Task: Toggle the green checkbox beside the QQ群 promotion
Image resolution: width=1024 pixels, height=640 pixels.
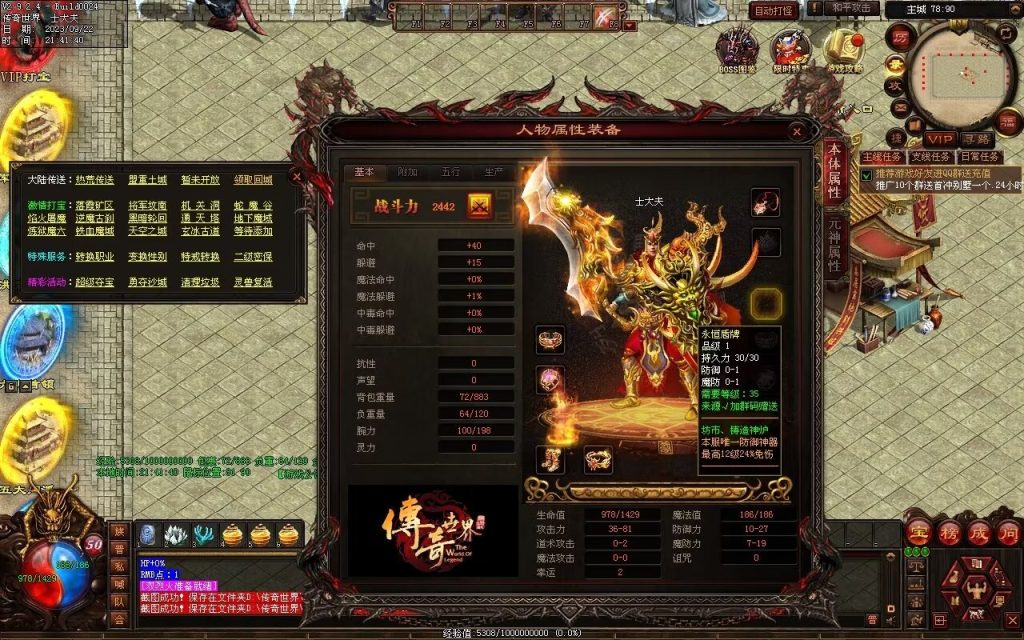Action: pos(866,174)
